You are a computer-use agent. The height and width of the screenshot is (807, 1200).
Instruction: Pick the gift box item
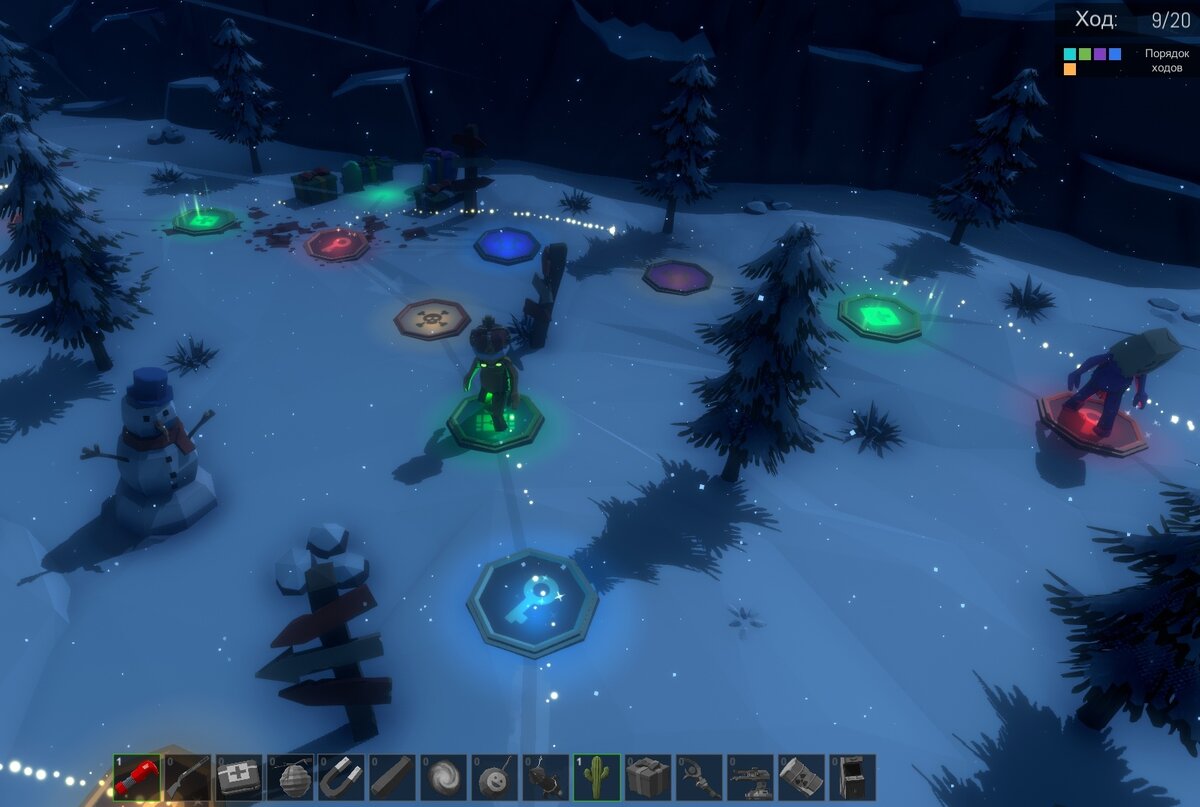pos(648,777)
